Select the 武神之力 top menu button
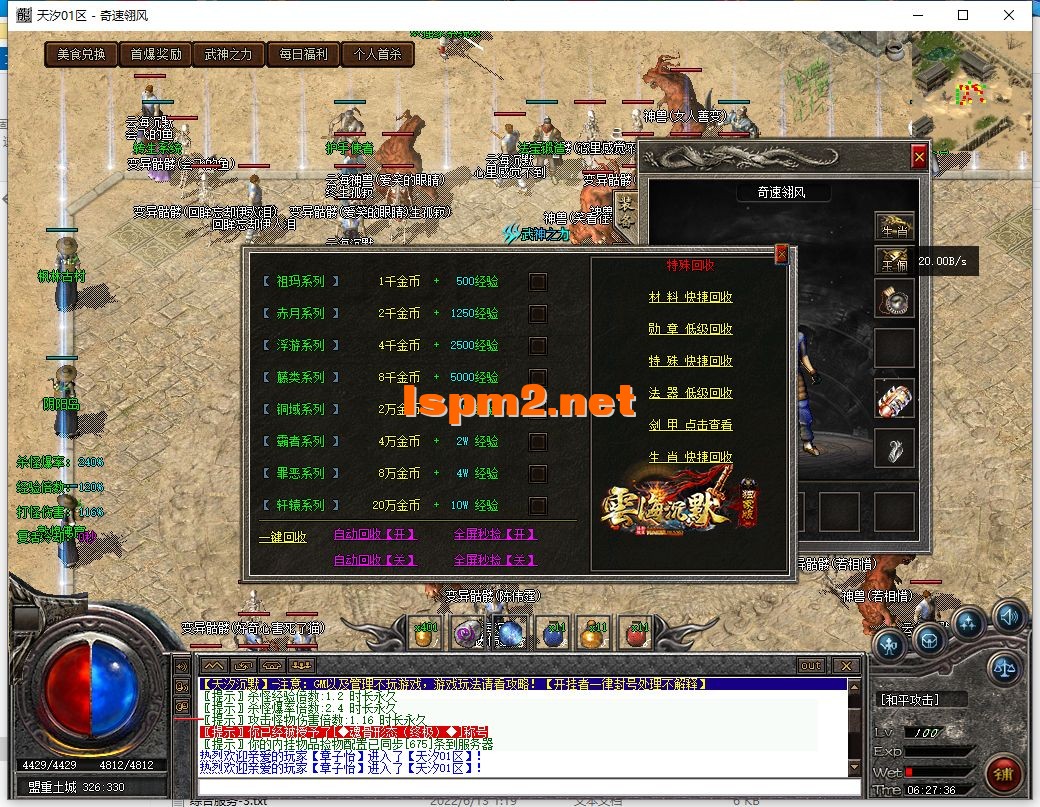Viewport: 1040px width, 807px height. [x=228, y=55]
